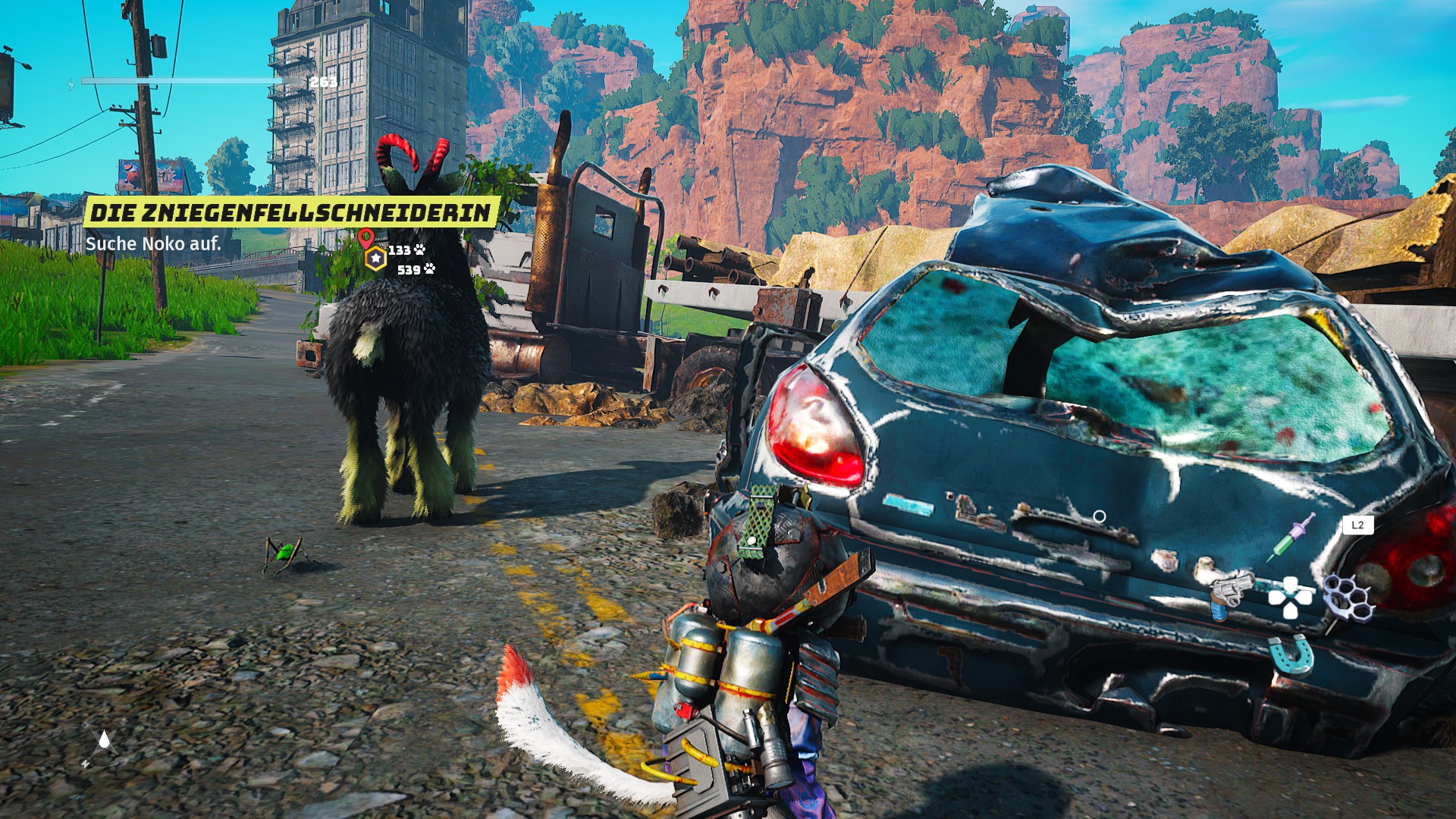The height and width of the screenshot is (819, 1456).
Task: Equip the revolver from the quick wheel
Action: [x=1227, y=595]
